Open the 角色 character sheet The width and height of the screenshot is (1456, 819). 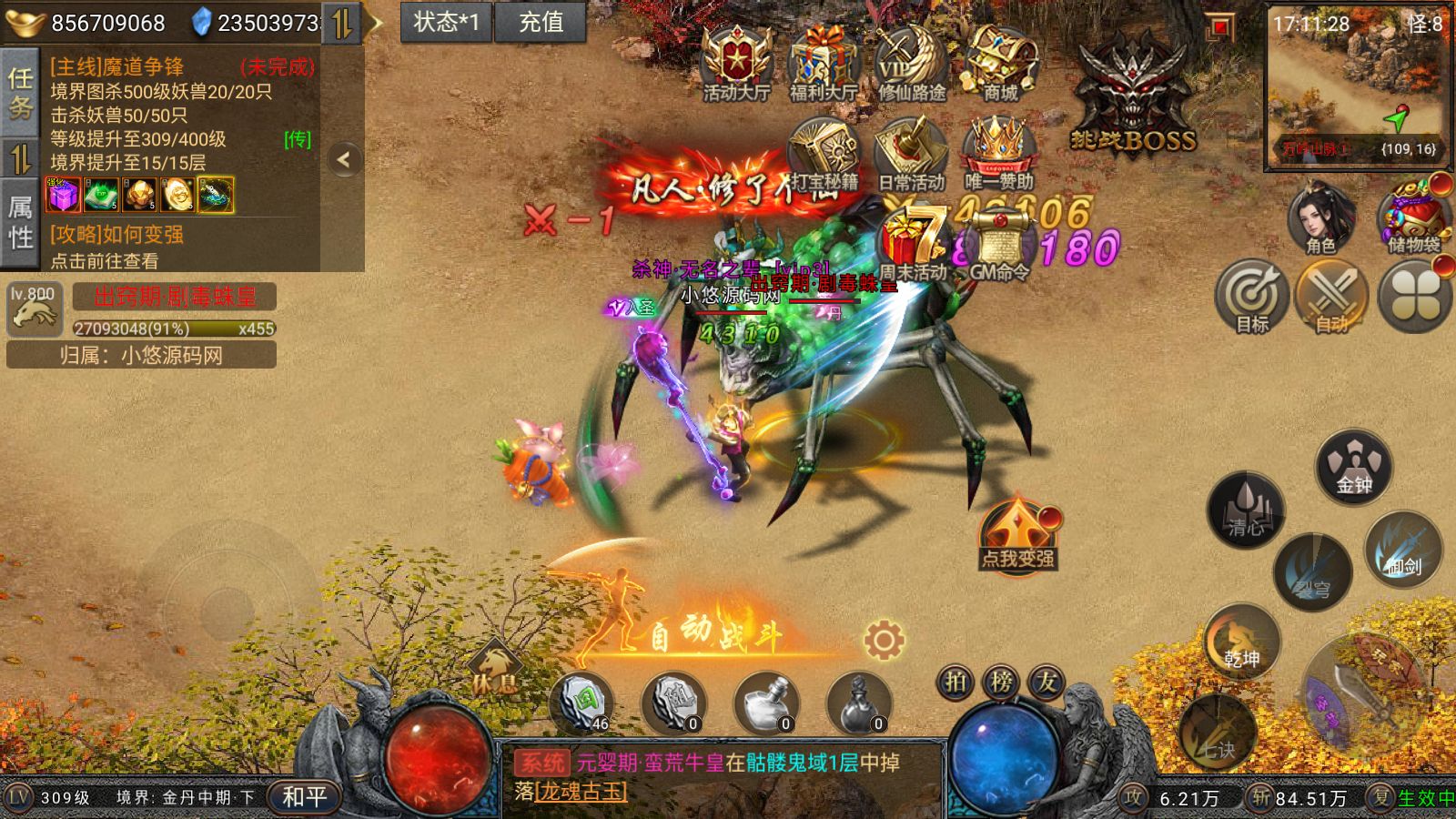pyautogui.click(x=1320, y=218)
